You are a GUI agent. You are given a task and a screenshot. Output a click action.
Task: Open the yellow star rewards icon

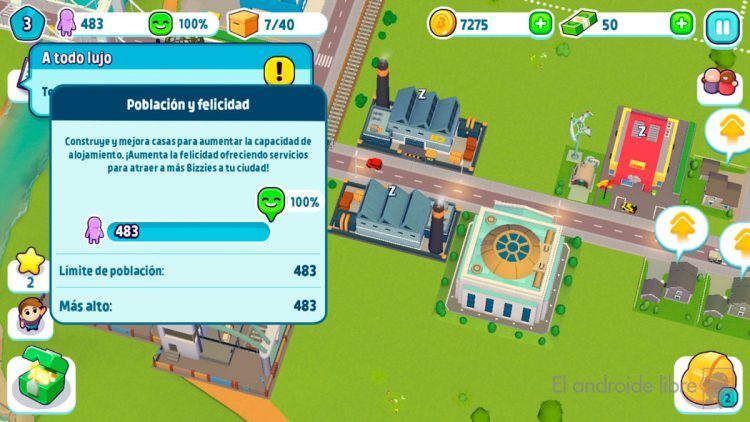tap(29, 267)
